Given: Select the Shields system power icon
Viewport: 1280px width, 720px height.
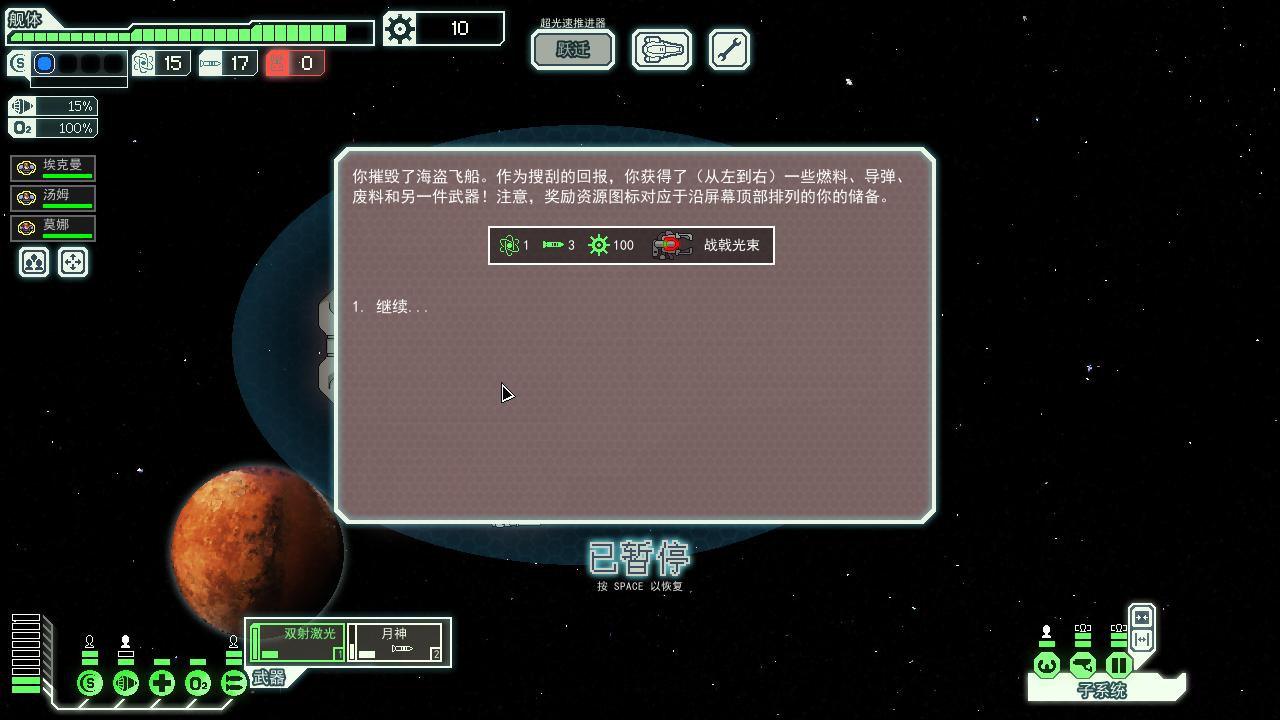Looking at the screenshot, I should coord(90,684).
